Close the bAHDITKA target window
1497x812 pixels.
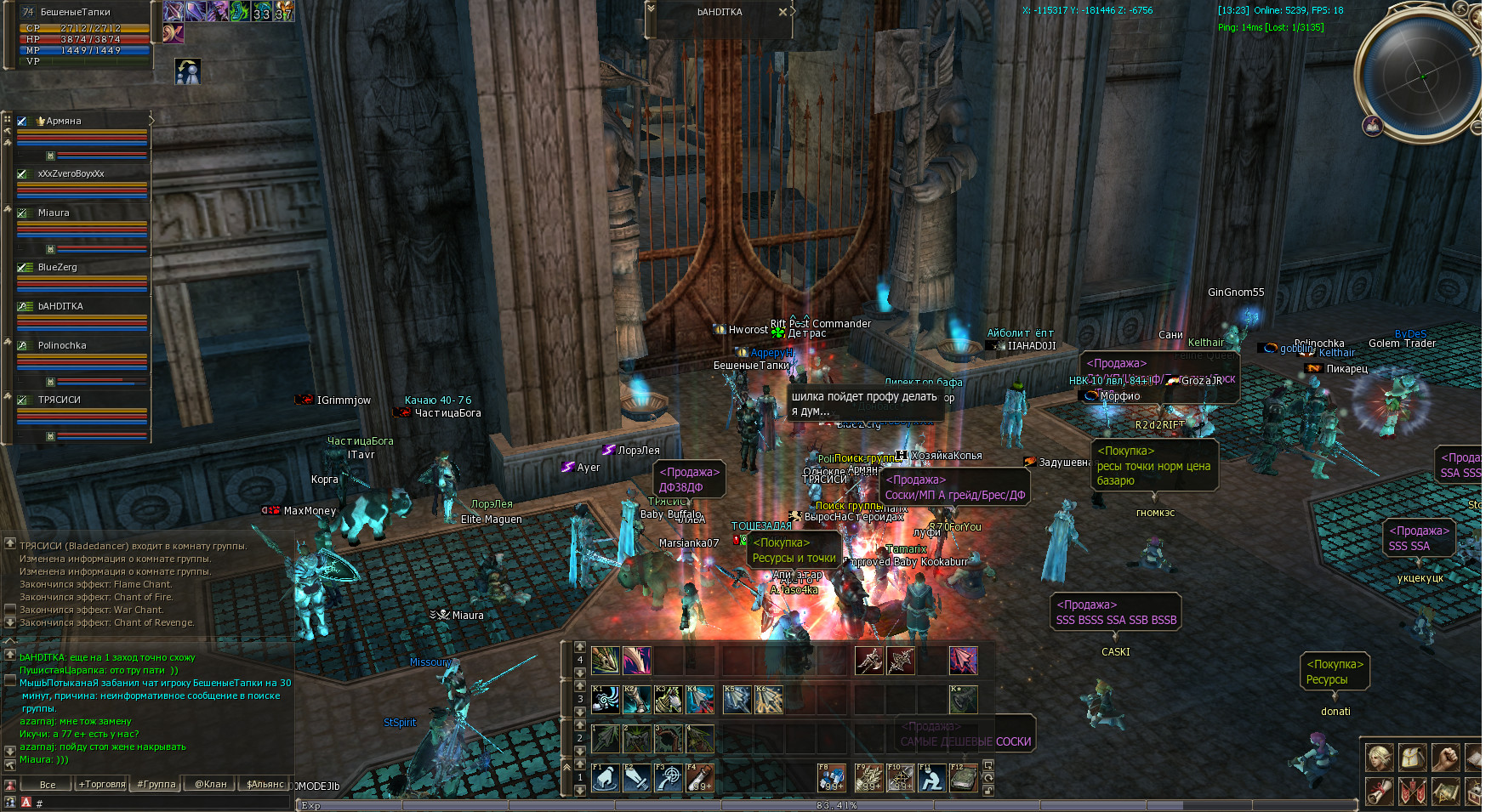tap(783, 12)
